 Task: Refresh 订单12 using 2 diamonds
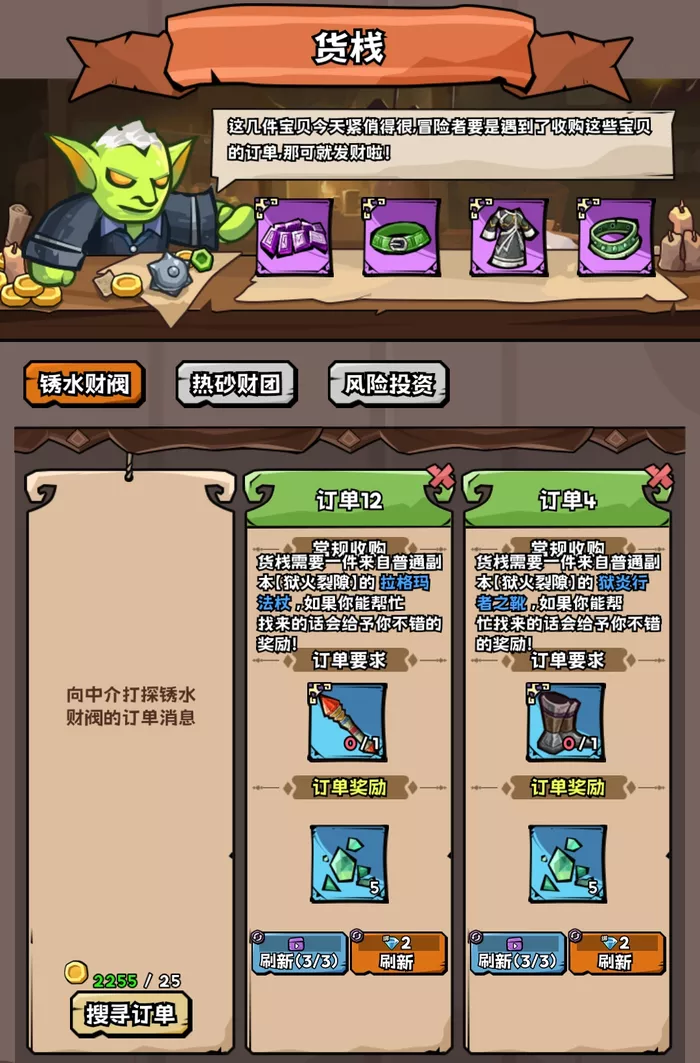pos(397,953)
